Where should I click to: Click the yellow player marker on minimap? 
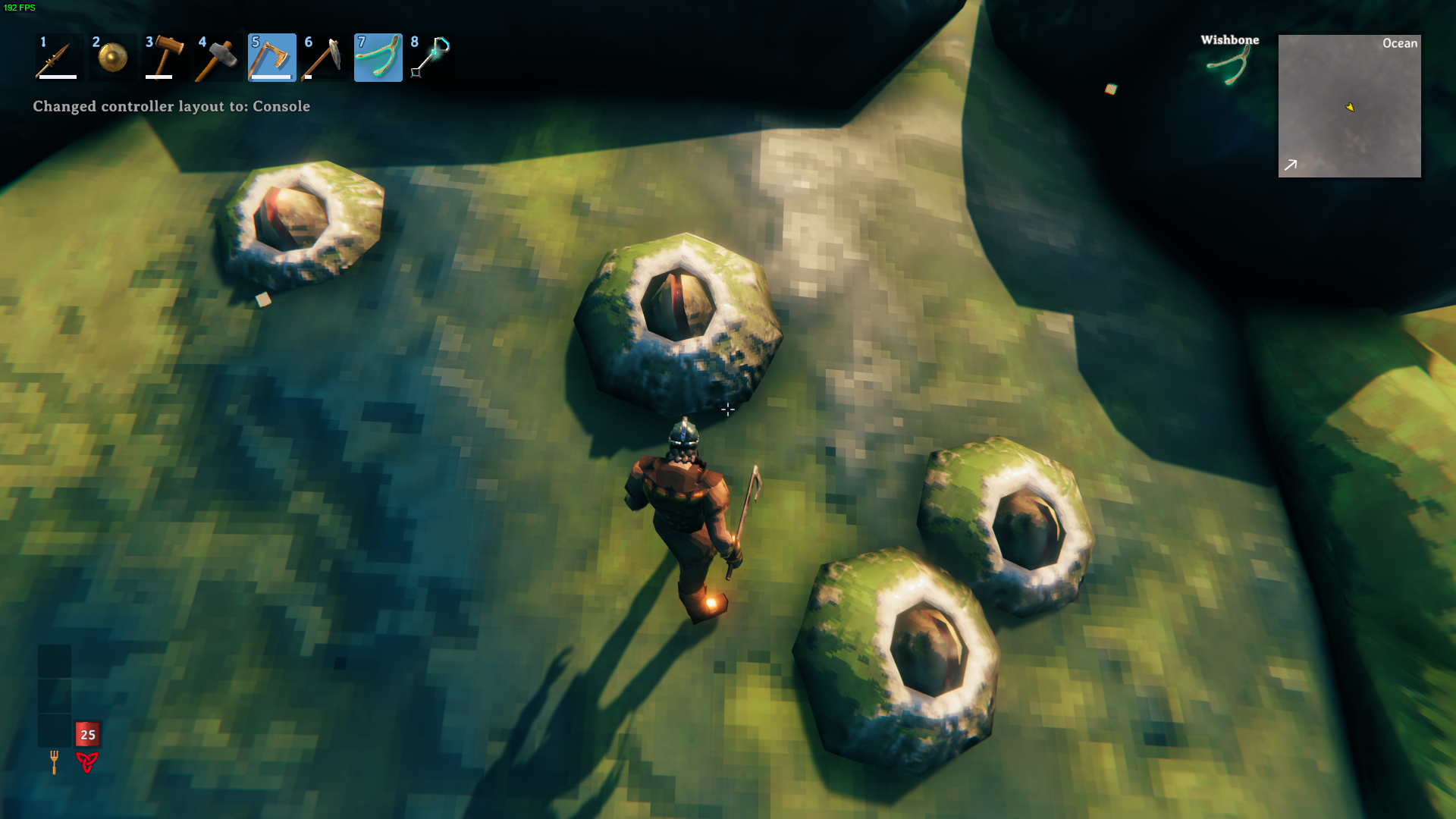coord(1350,107)
